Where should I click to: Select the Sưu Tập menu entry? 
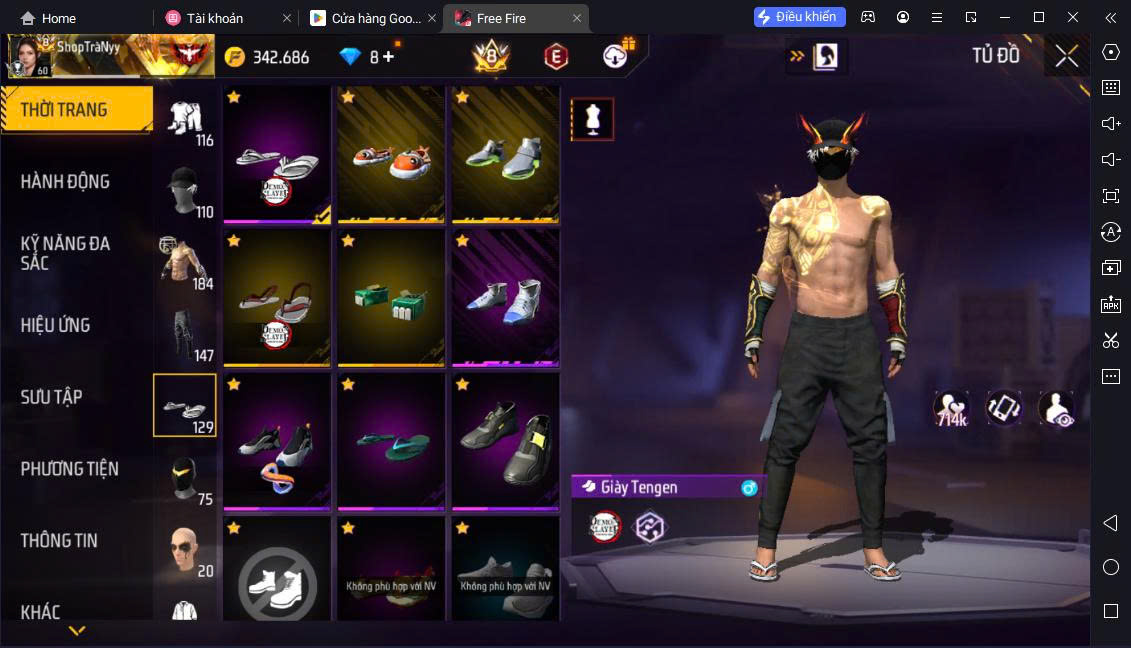[52, 397]
